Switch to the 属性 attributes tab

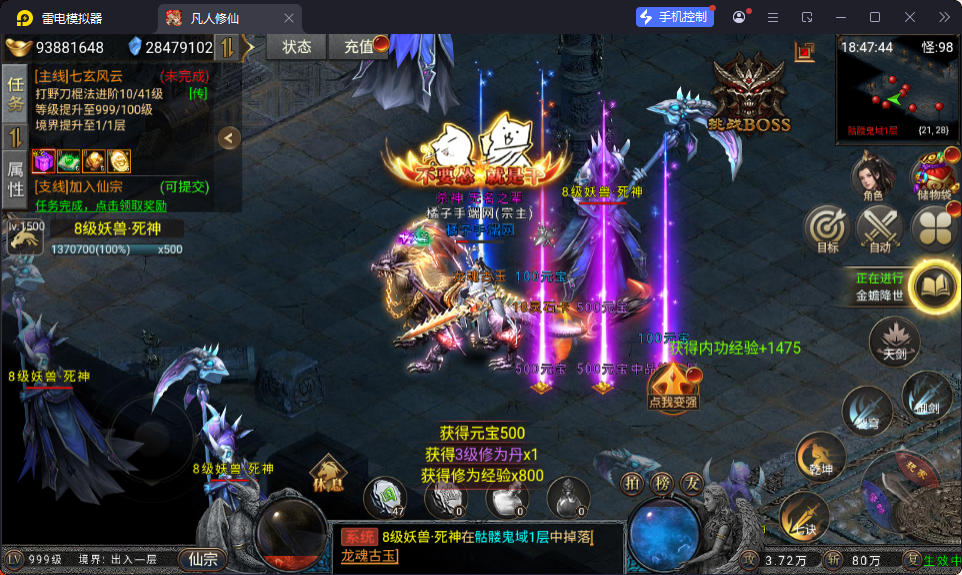pyautogui.click(x=15, y=179)
